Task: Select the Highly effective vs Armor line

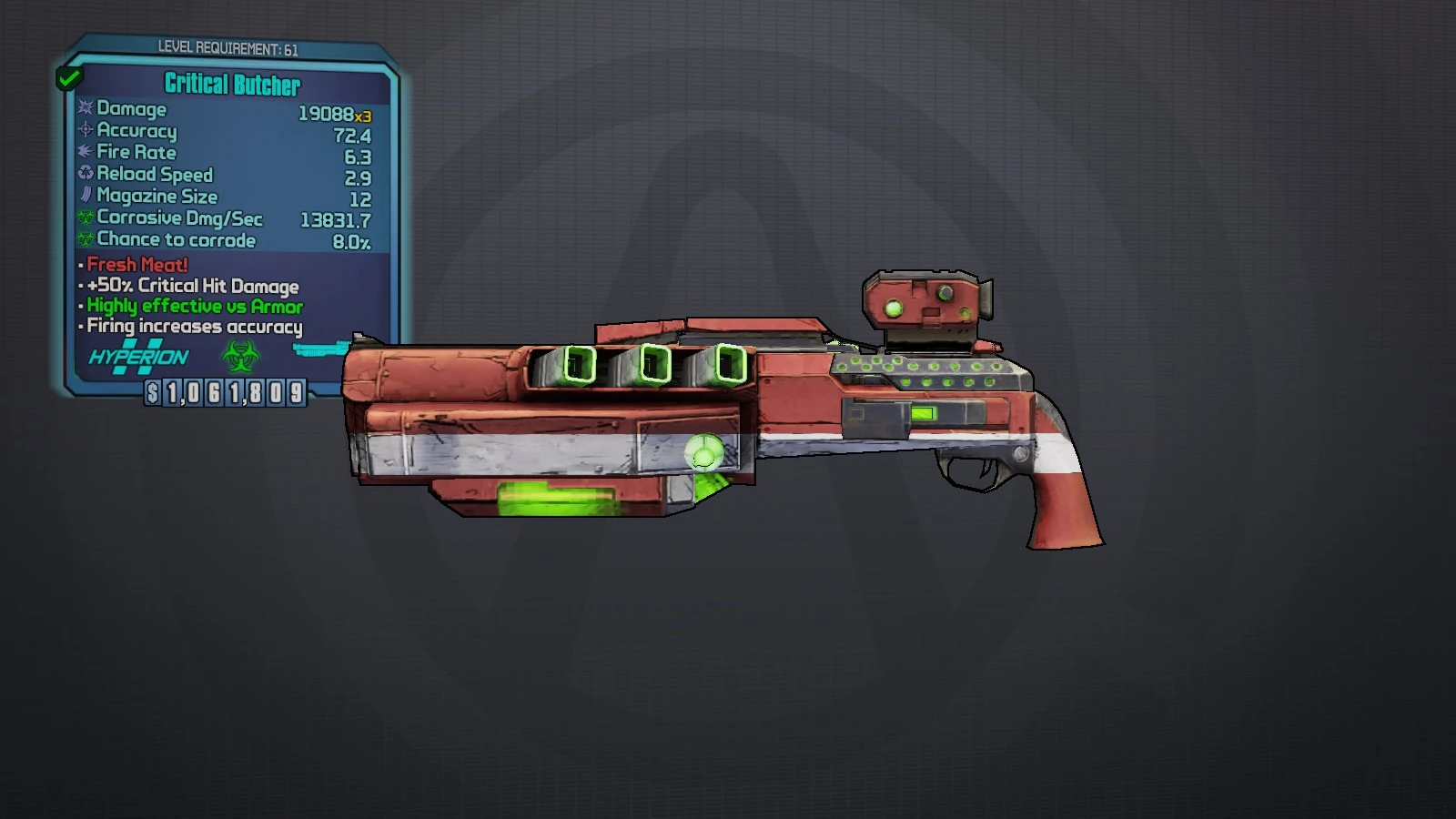Action: (193, 307)
